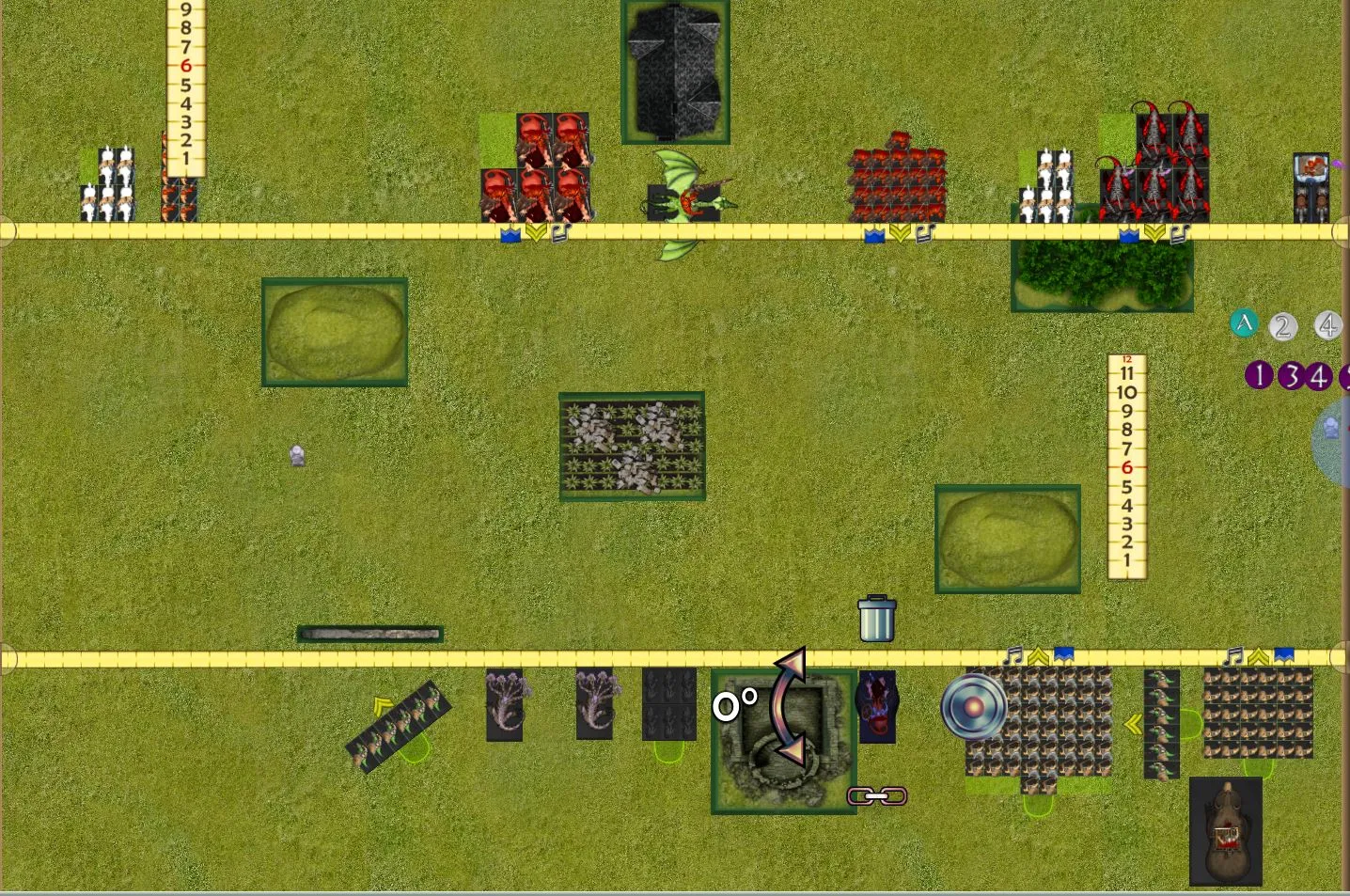The height and width of the screenshot is (896, 1350).
Task: Pick the purple number 1 token
Action: [1259, 376]
